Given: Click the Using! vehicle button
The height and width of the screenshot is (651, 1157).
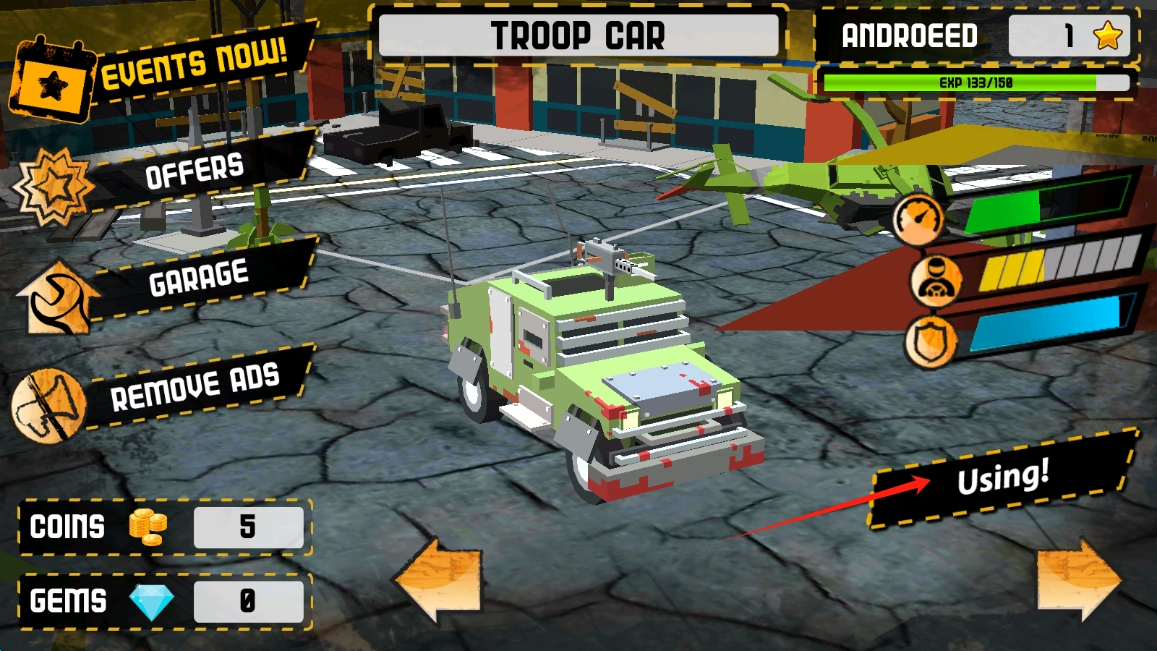Looking at the screenshot, I should [x=1003, y=478].
